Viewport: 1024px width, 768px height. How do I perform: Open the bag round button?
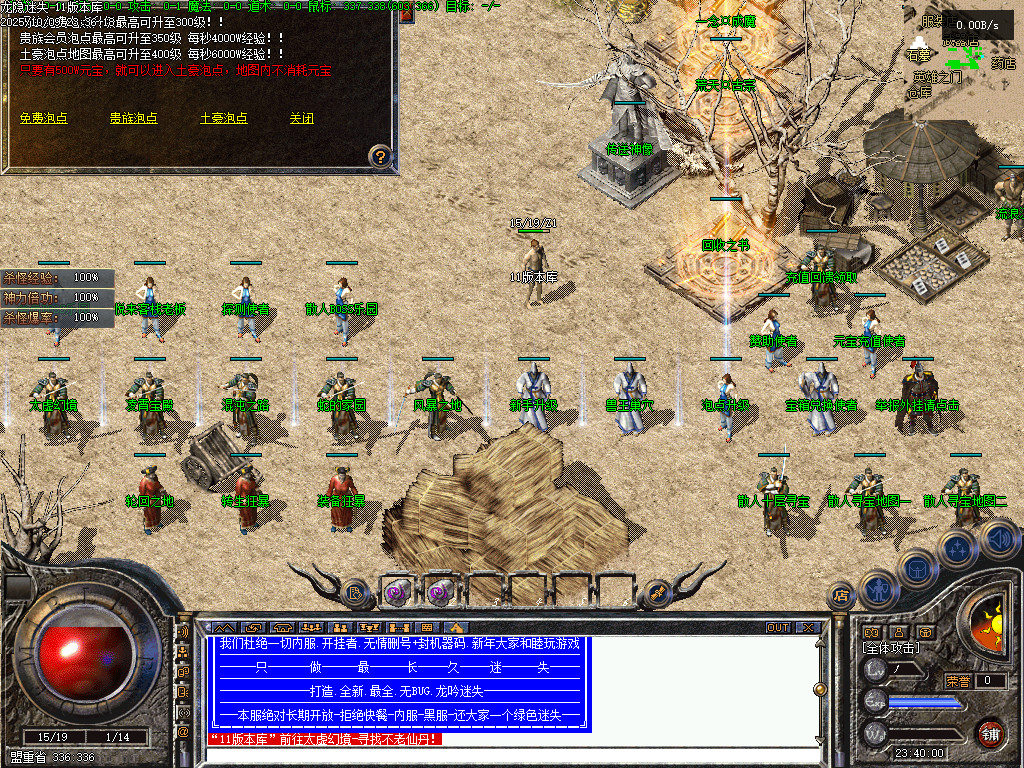pyautogui.click(x=915, y=567)
